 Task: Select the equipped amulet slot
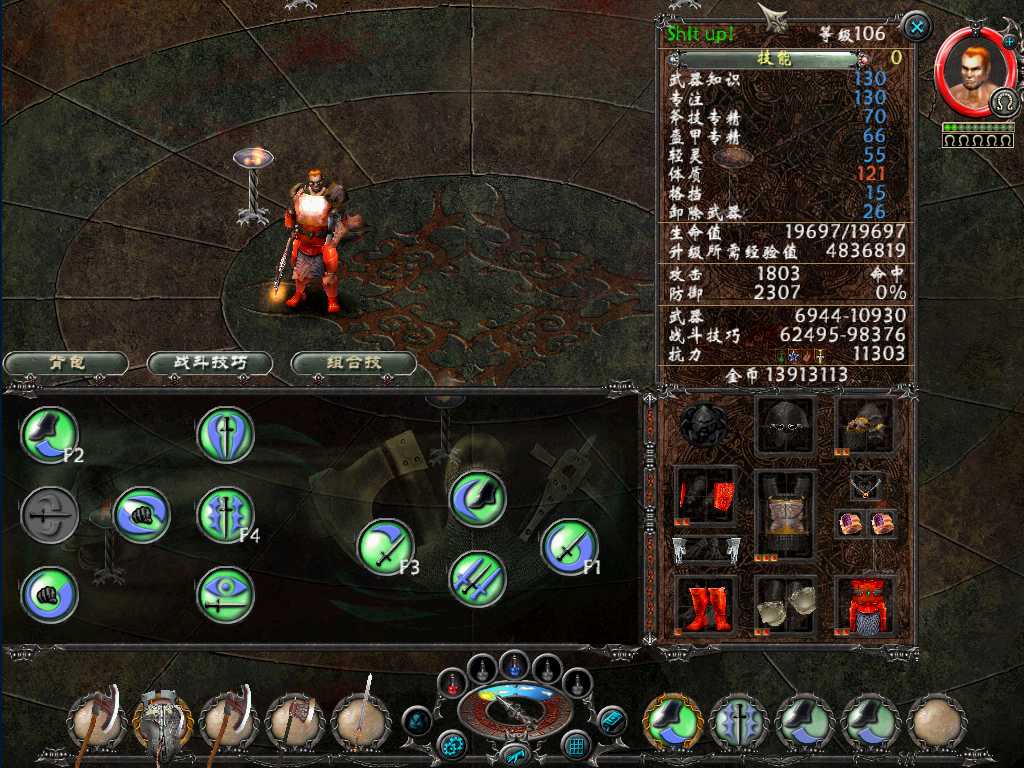point(866,488)
